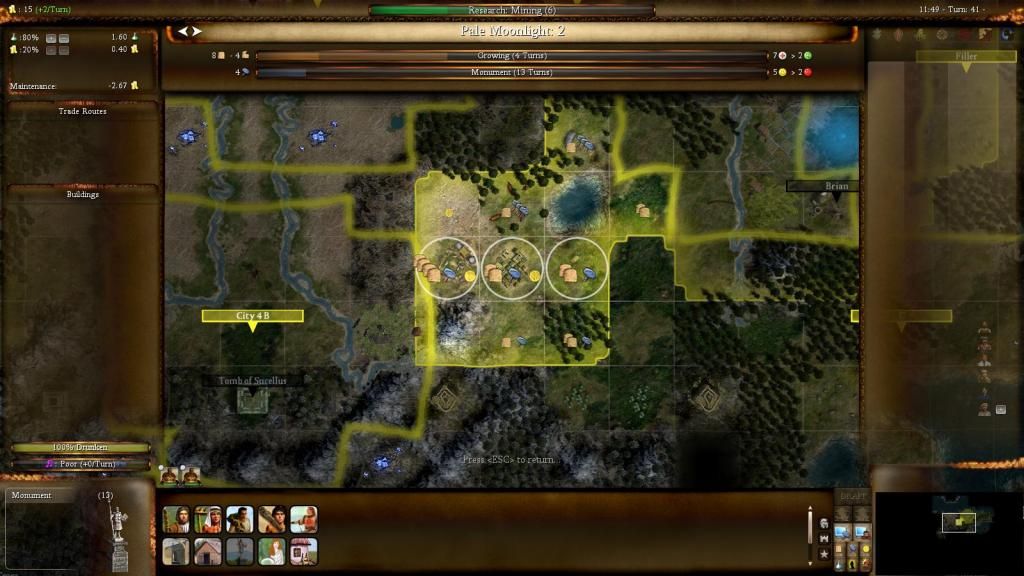
Task: Increase research rate with plus button
Action: tap(49, 38)
